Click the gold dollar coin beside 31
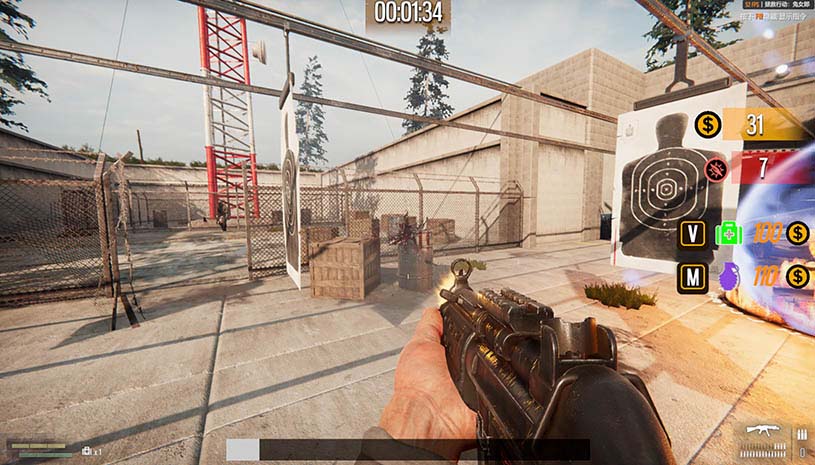 [x=709, y=124]
